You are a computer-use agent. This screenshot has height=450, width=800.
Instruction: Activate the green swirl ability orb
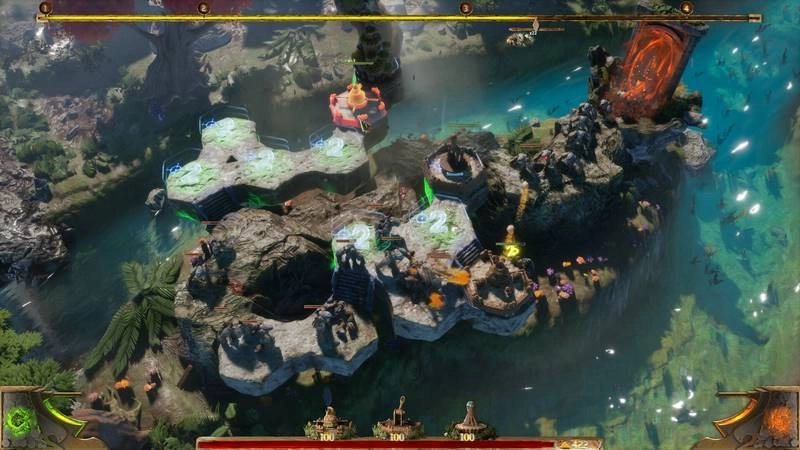tap(22, 421)
